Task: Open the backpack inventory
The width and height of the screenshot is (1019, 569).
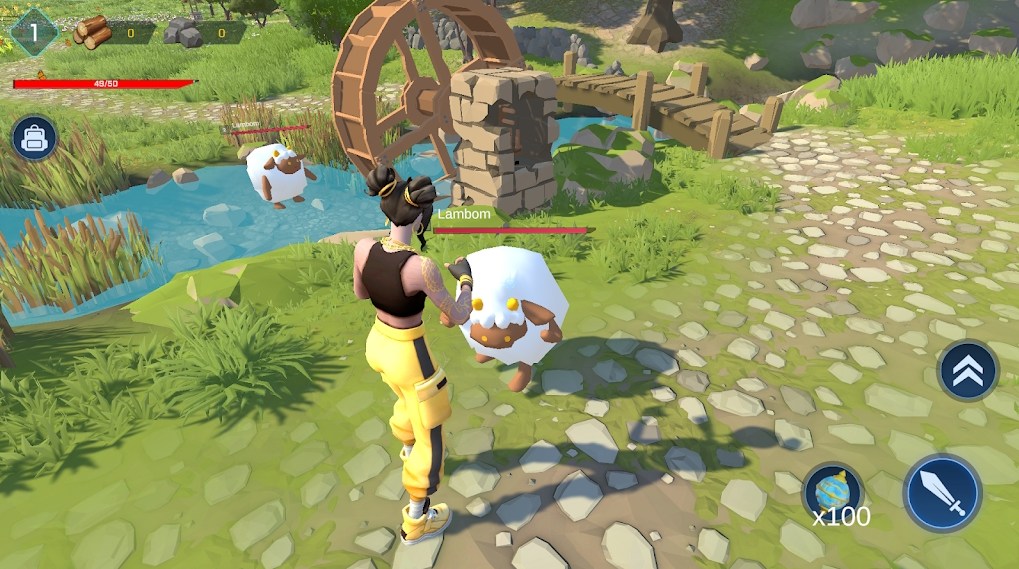Action: pos(34,138)
